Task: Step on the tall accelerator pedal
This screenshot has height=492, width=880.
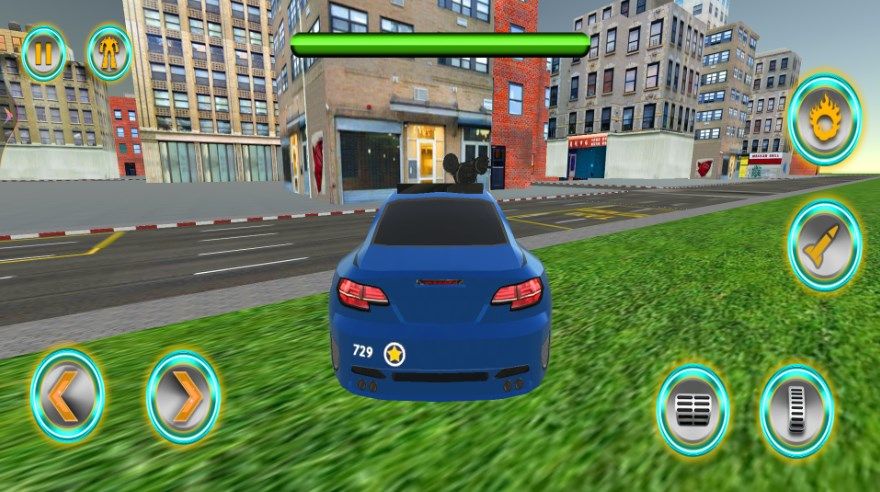Action: coord(796,411)
